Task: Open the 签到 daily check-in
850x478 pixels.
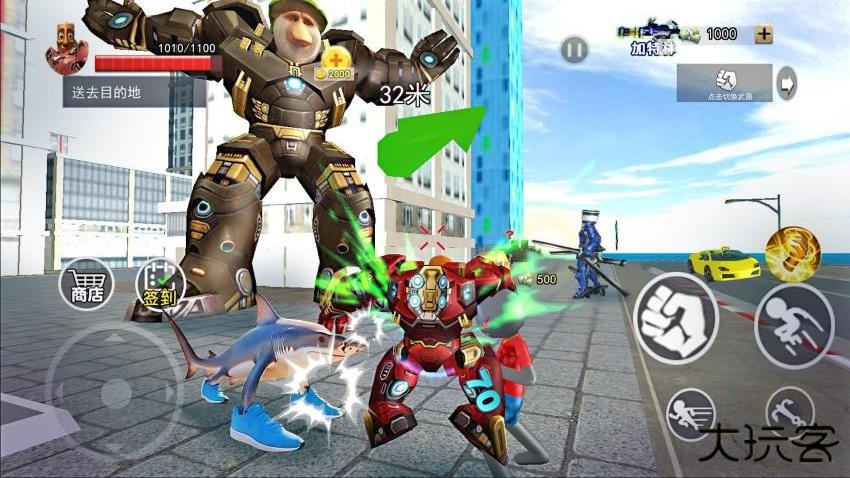Action: pyautogui.click(x=159, y=286)
